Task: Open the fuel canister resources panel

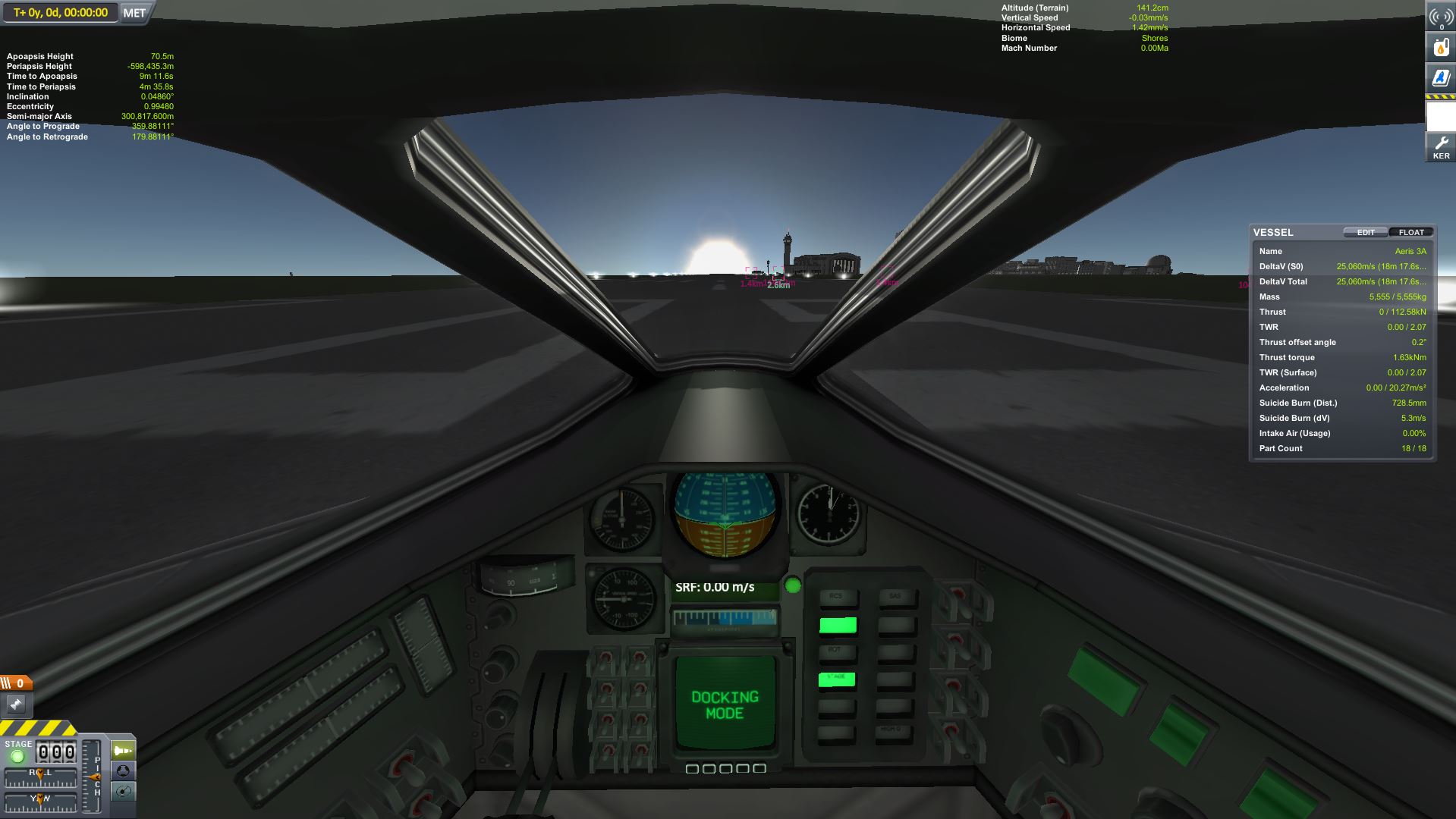Action: [1440, 47]
